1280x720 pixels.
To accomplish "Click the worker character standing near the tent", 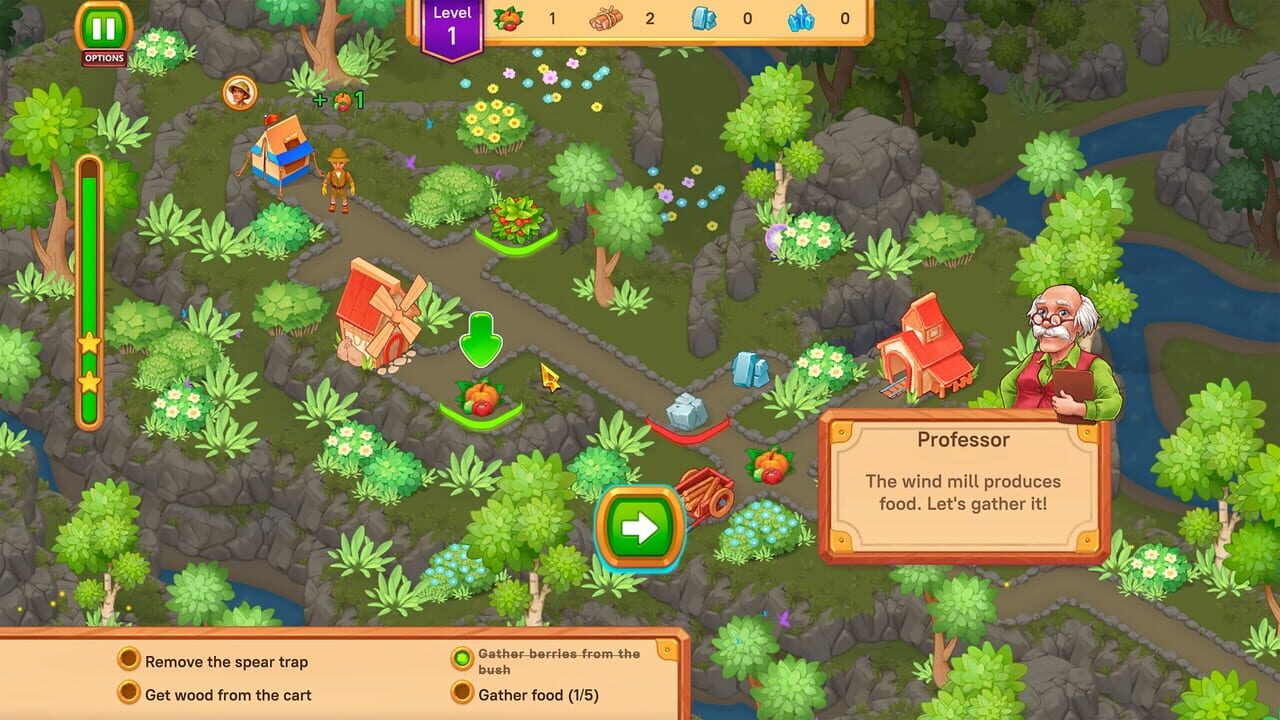I will coord(340,175).
